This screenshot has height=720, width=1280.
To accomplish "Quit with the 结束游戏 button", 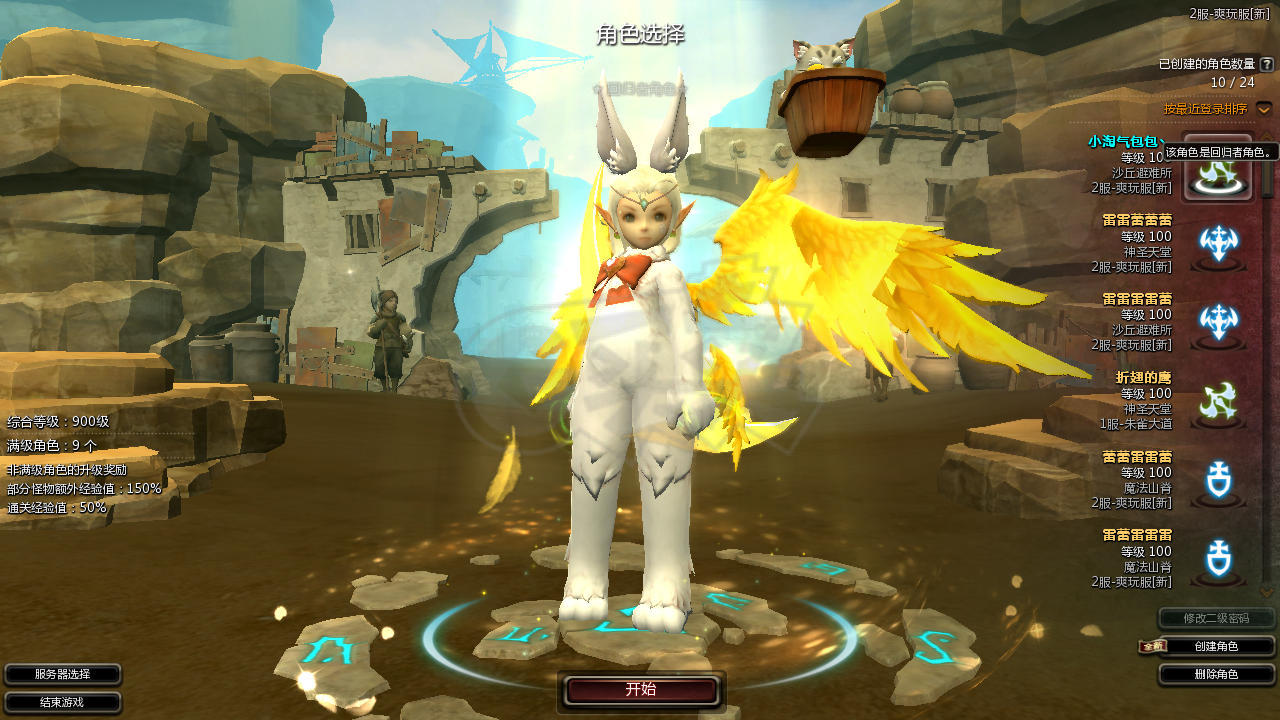I will click(x=62, y=702).
